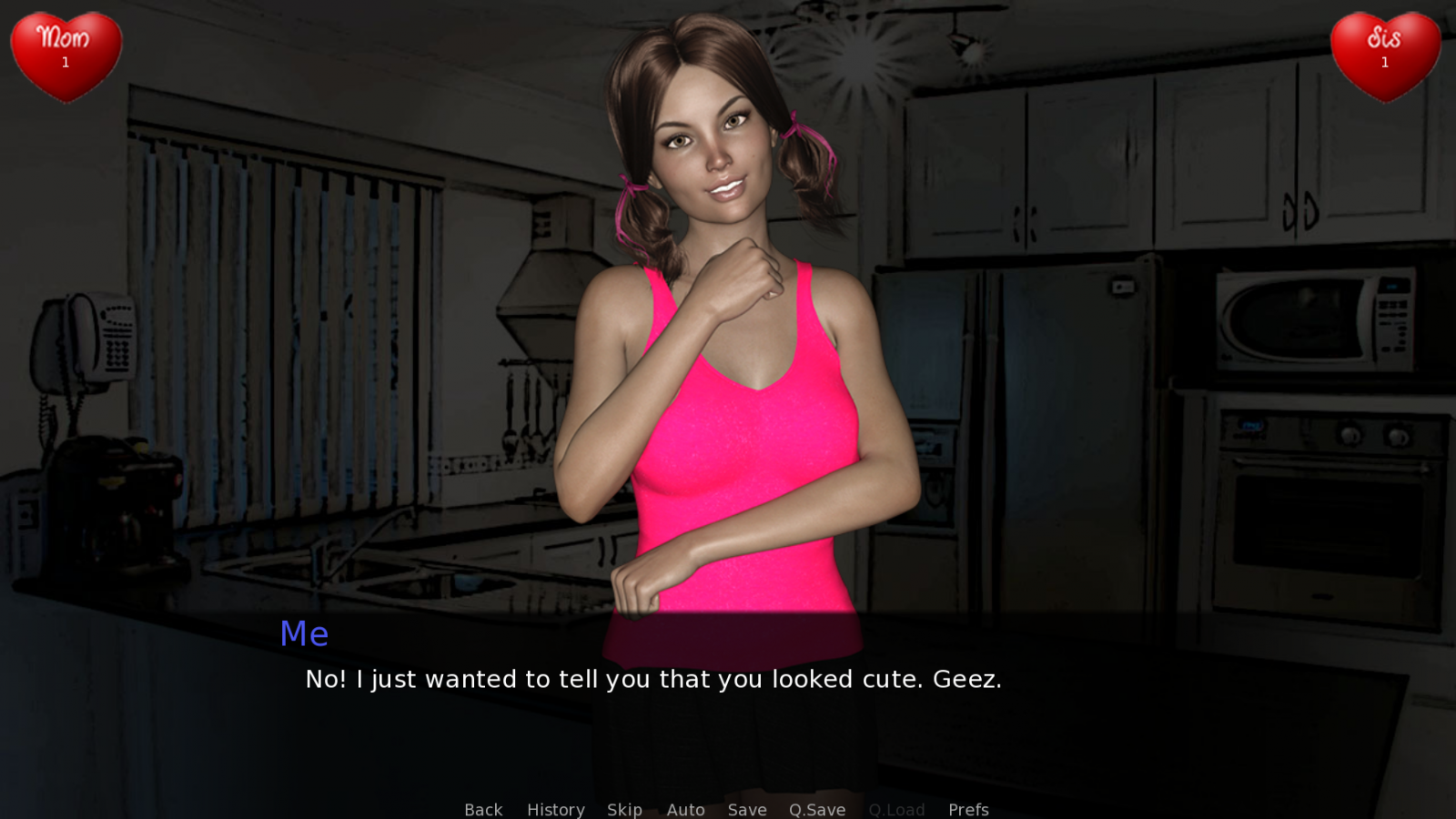Toggle Auto-advance dialogue
This screenshot has width=1456, height=819.
(x=685, y=809)
